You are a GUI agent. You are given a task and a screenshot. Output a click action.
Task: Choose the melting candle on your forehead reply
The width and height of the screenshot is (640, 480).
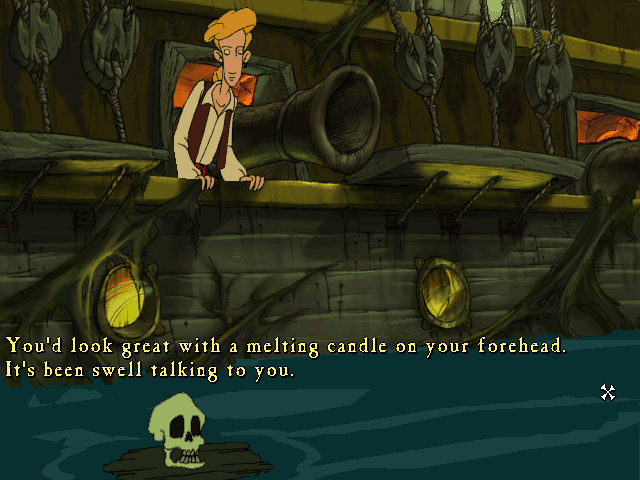coord(286,346)
